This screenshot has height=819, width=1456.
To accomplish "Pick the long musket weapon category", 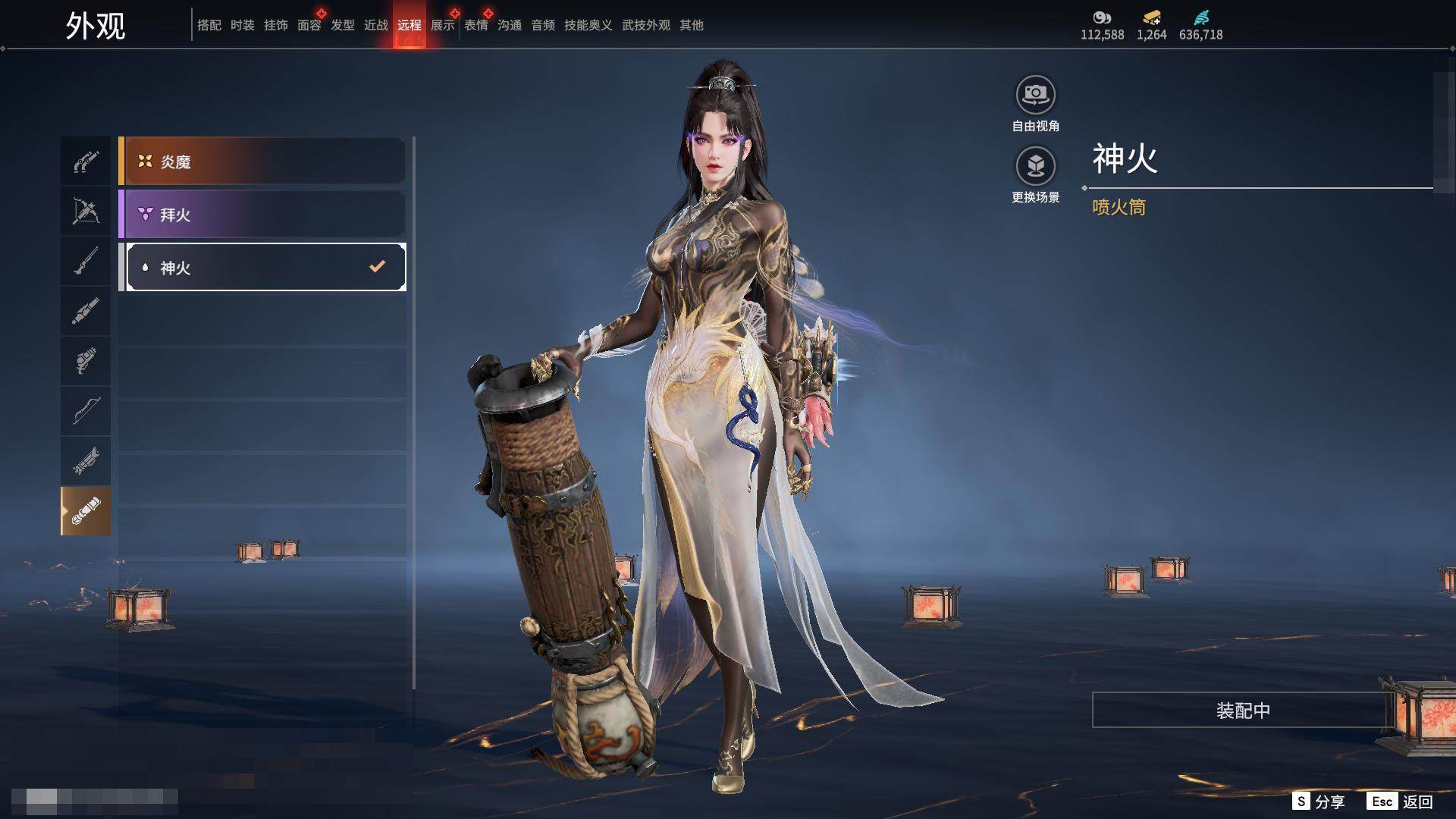I will [86, 261].
